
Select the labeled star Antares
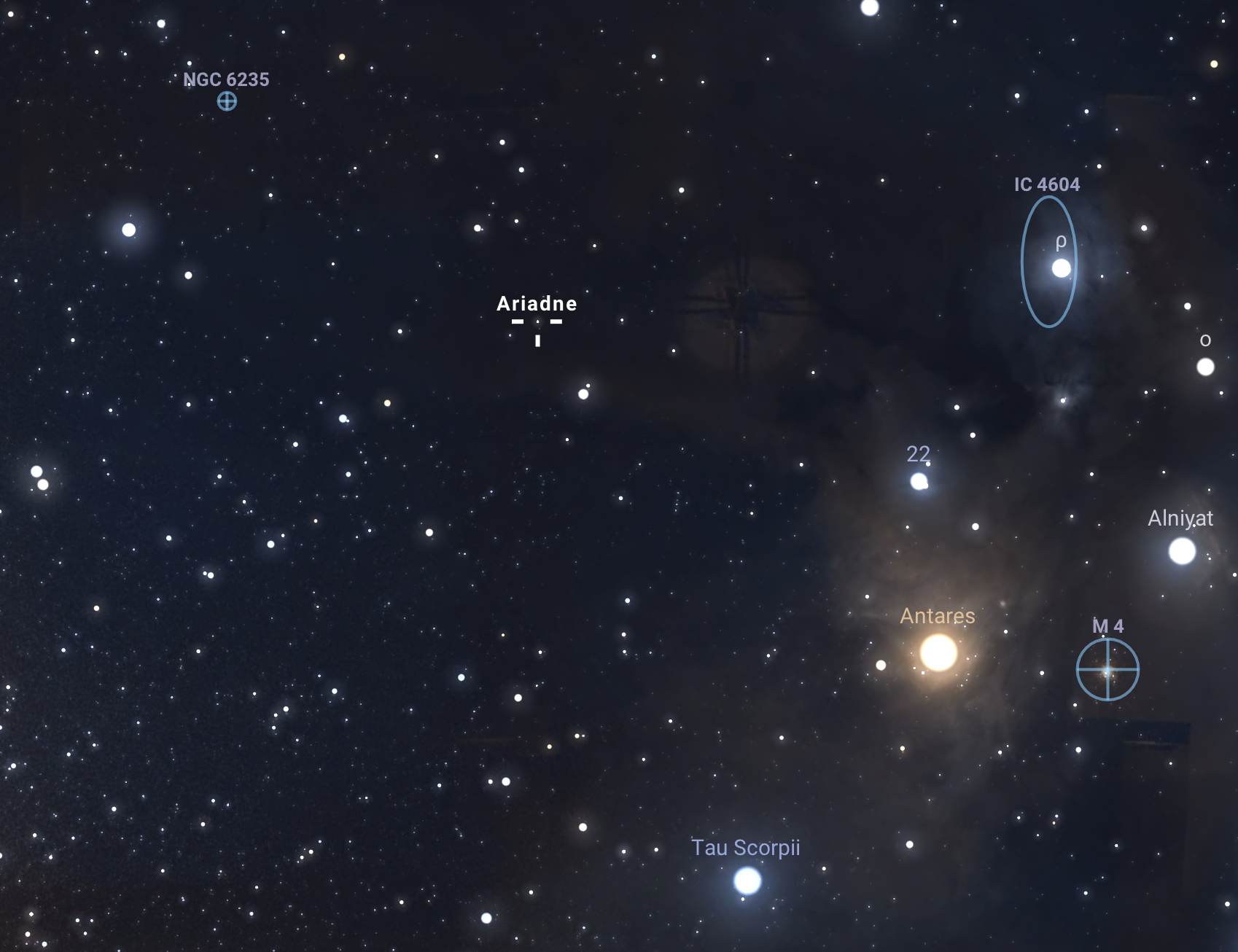tap(938, 652)
